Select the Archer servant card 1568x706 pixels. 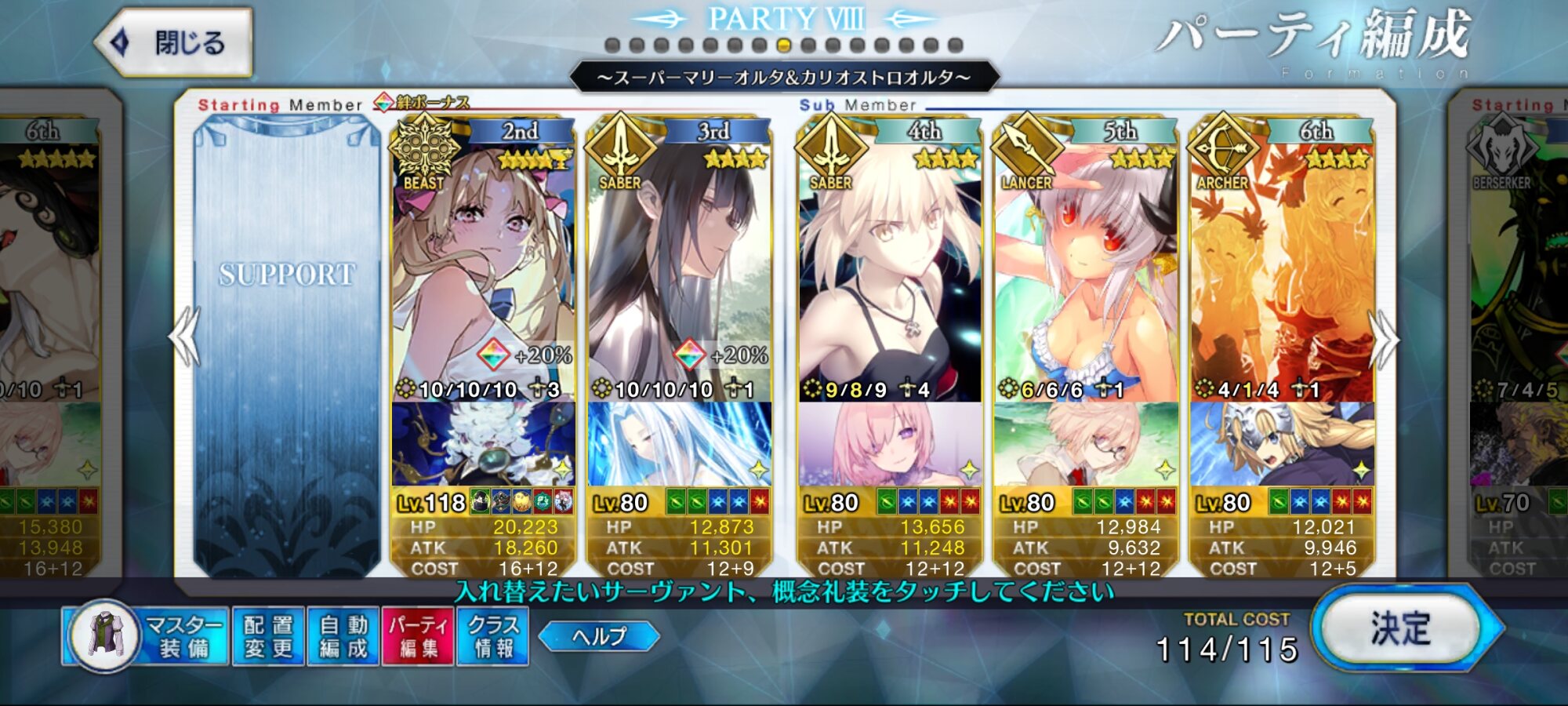pos(1282,267)
